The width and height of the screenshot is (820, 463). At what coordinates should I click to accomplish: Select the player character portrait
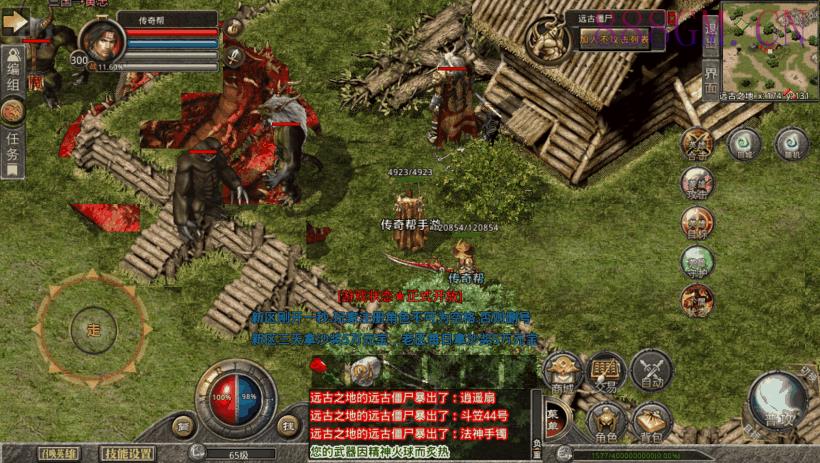pos(101,43)
